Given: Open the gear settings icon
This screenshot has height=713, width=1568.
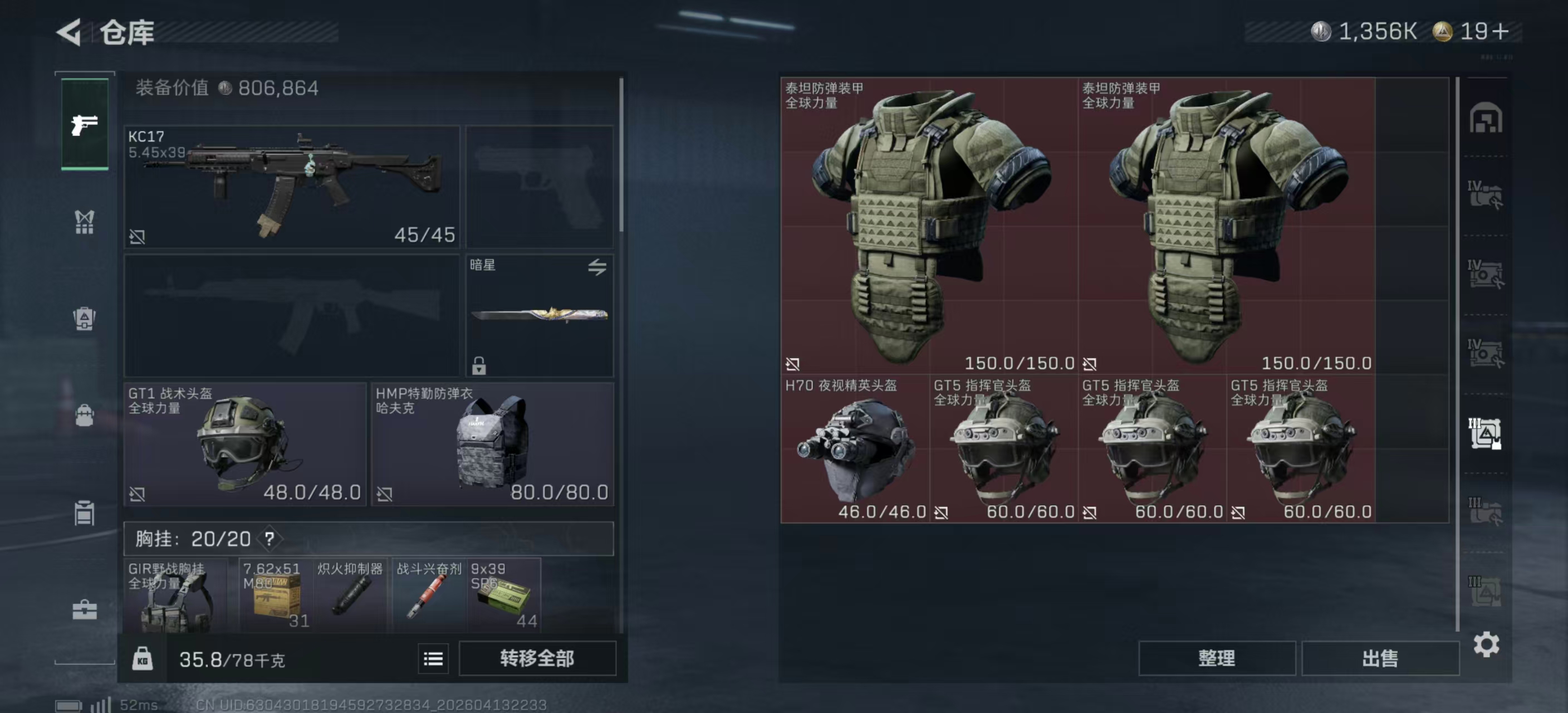Looking at the screenshot, I should [1486, 644].
